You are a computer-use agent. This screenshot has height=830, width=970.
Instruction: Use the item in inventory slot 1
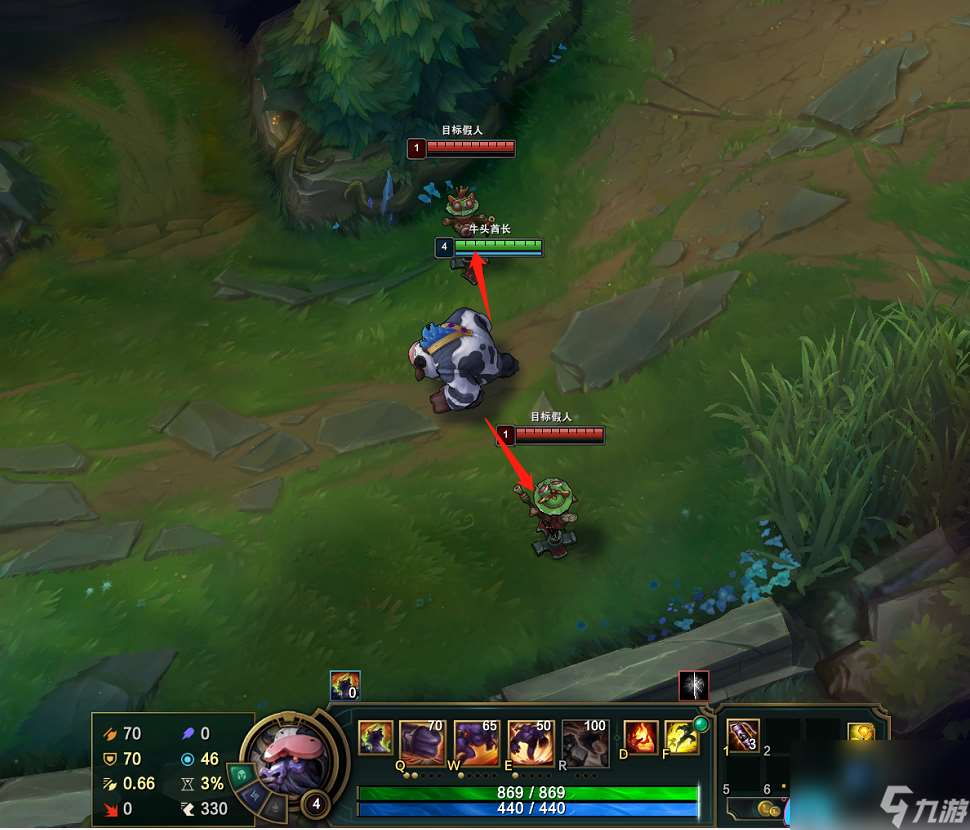click(743, 736)
